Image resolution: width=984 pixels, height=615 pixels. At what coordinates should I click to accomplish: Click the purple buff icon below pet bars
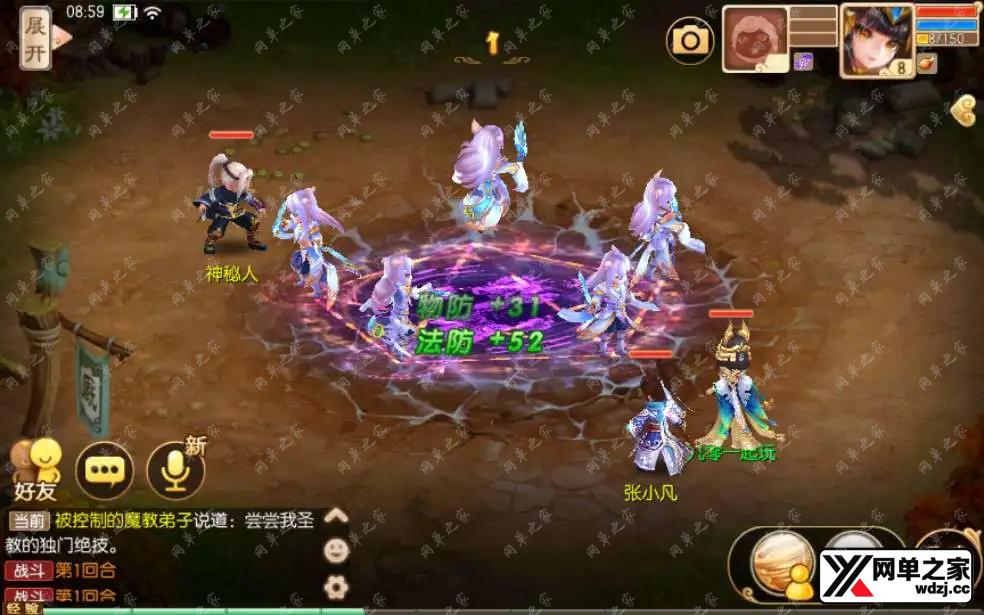point(802,62)
